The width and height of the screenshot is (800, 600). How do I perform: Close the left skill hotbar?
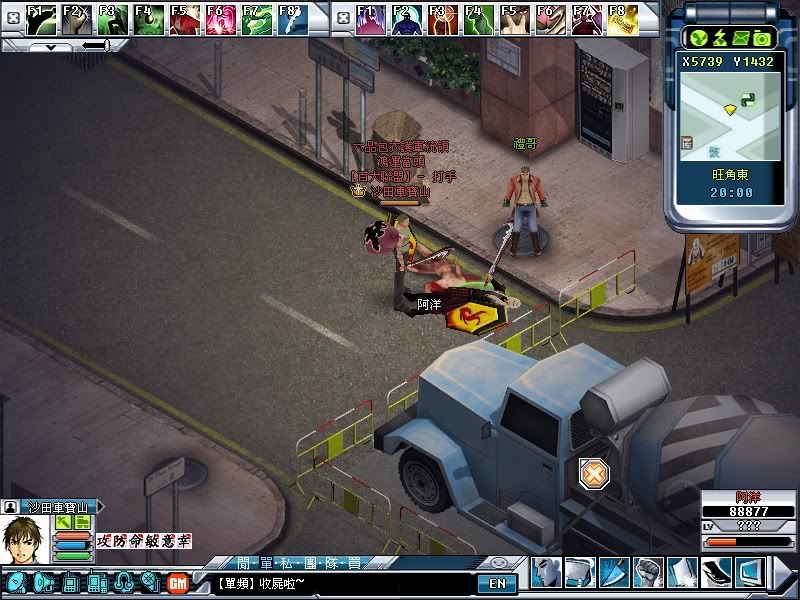pos(11,18)
